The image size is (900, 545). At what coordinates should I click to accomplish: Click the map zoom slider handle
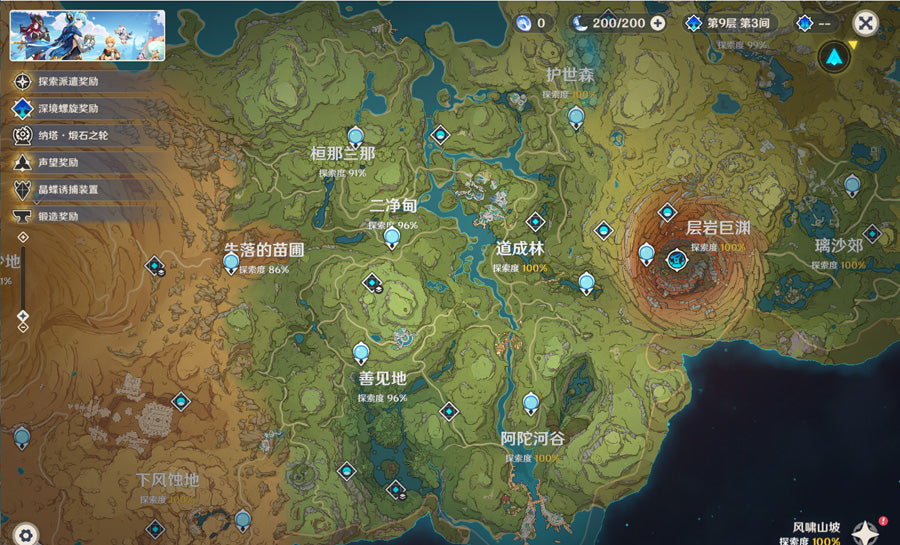tap(23, 316)
